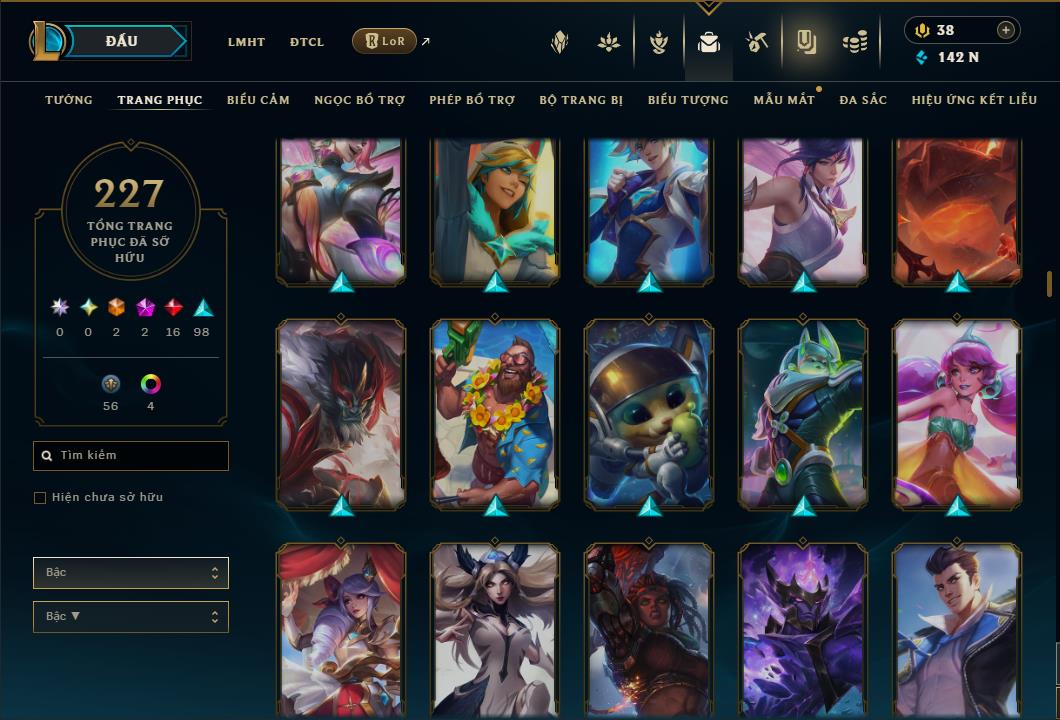The width and height of the screenshot is (1060, 720).
Task: Select the bearded man with flower lei skin
Action: tap(495, 412)
